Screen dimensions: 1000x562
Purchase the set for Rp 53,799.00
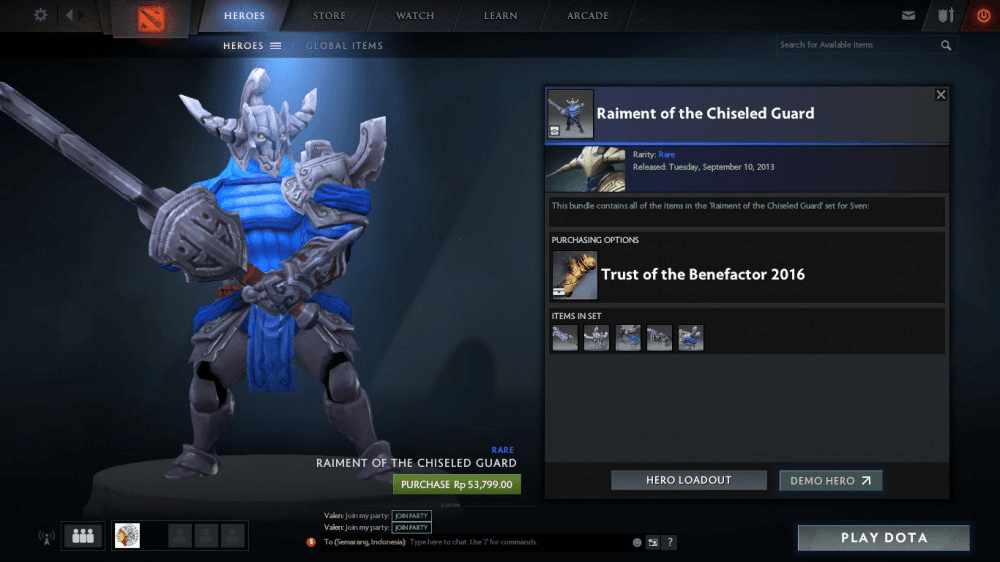457,484
